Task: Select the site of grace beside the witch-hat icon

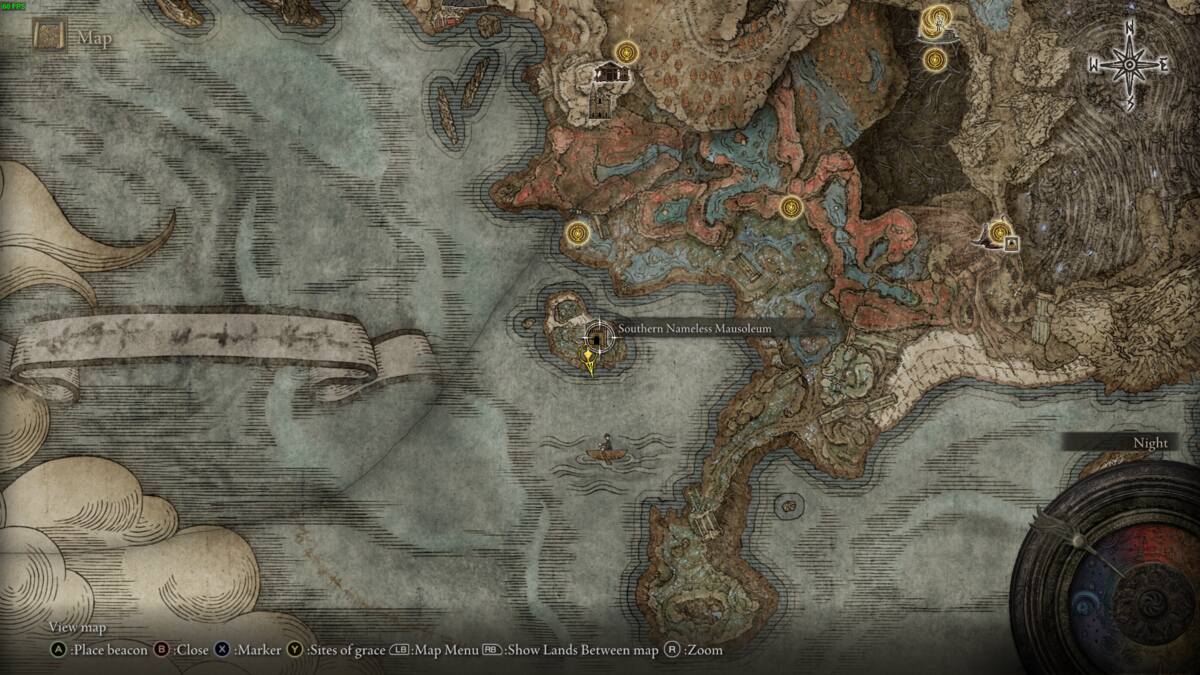Action: (x=997, y=229)
